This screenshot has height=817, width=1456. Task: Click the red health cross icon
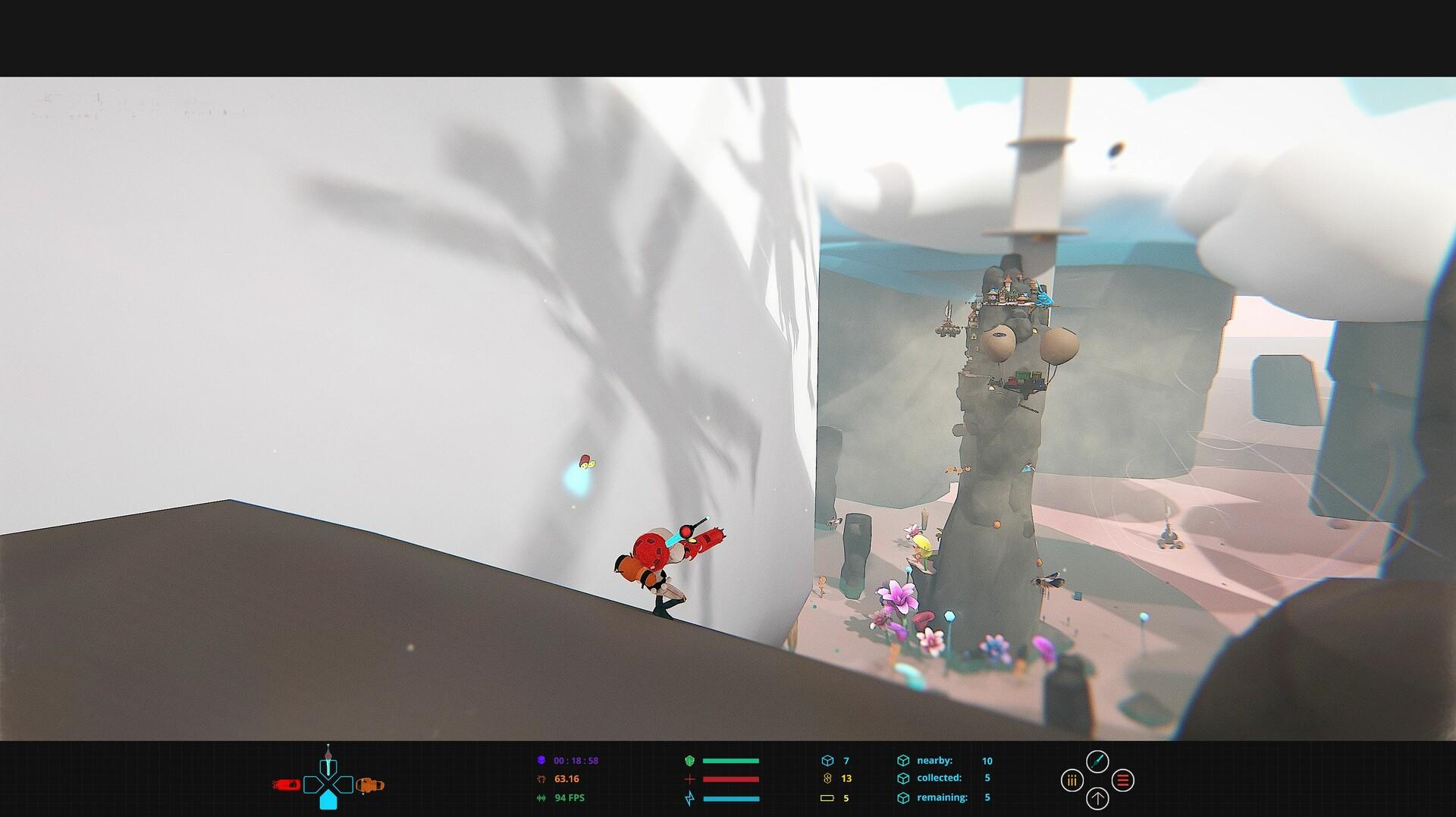(690, 778)
